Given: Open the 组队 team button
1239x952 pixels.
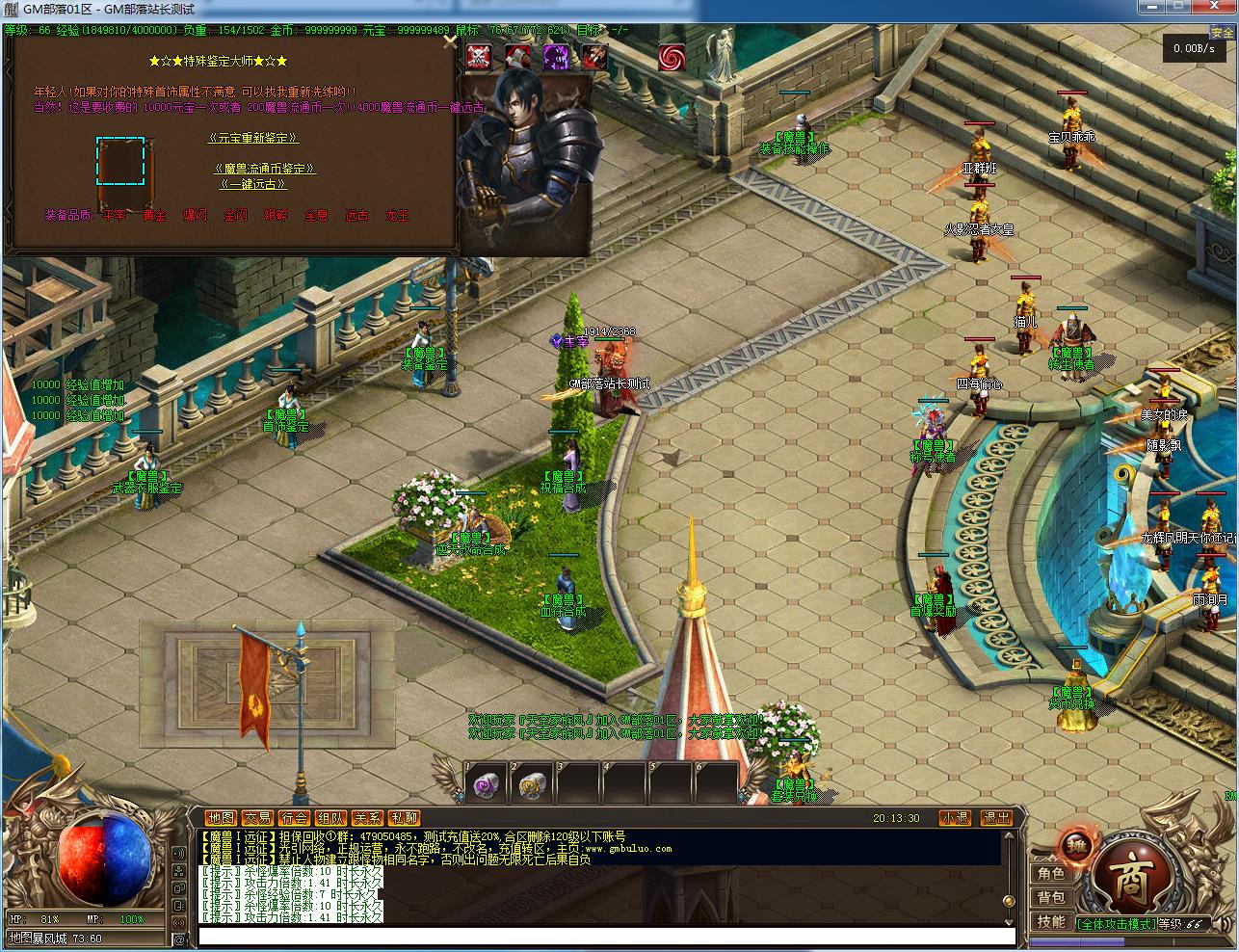Looking at the screenshot, I should pos(330,818).
